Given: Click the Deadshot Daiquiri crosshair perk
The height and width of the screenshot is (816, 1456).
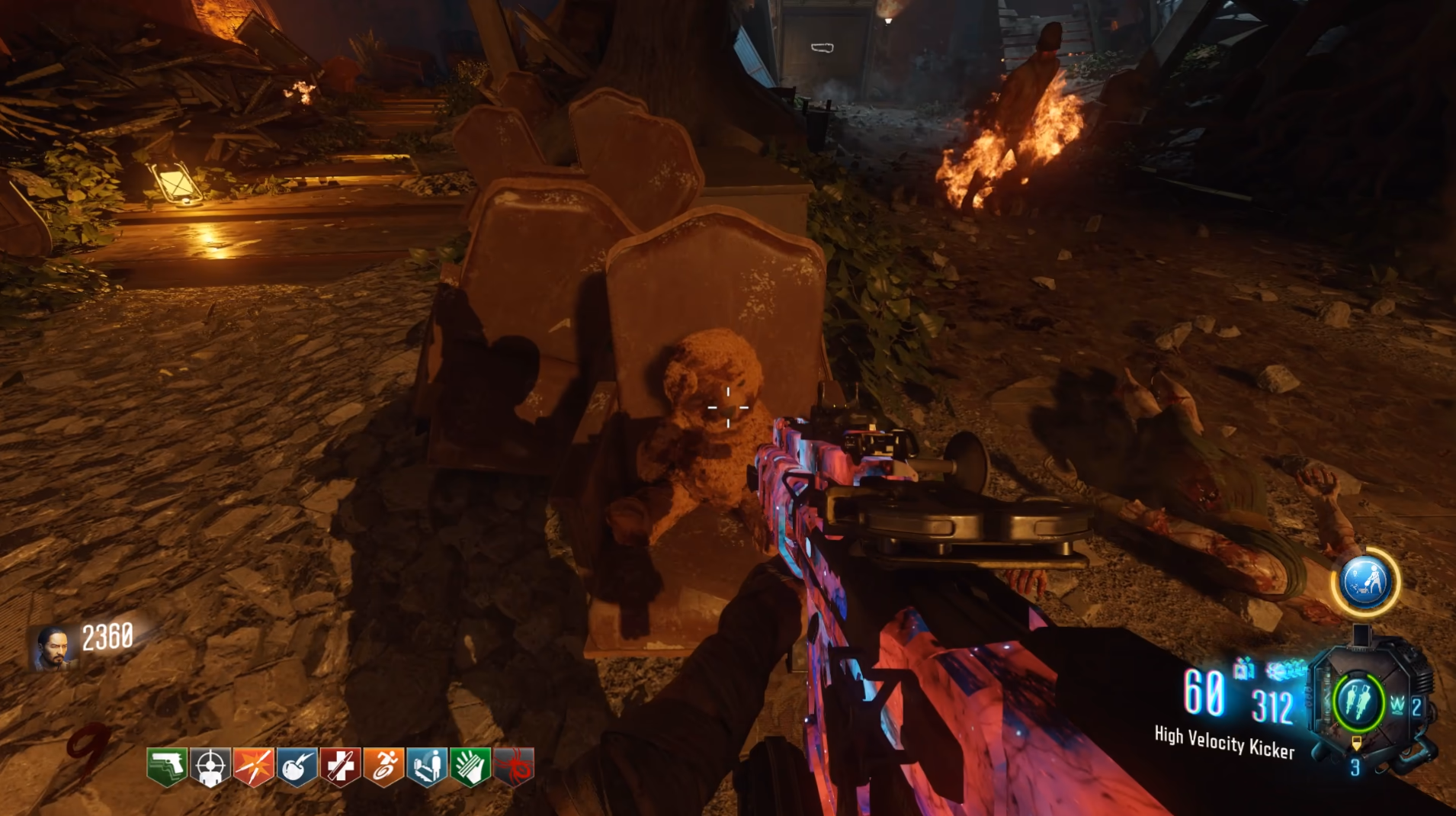Looking at the screenshot, I should point(210,766).
